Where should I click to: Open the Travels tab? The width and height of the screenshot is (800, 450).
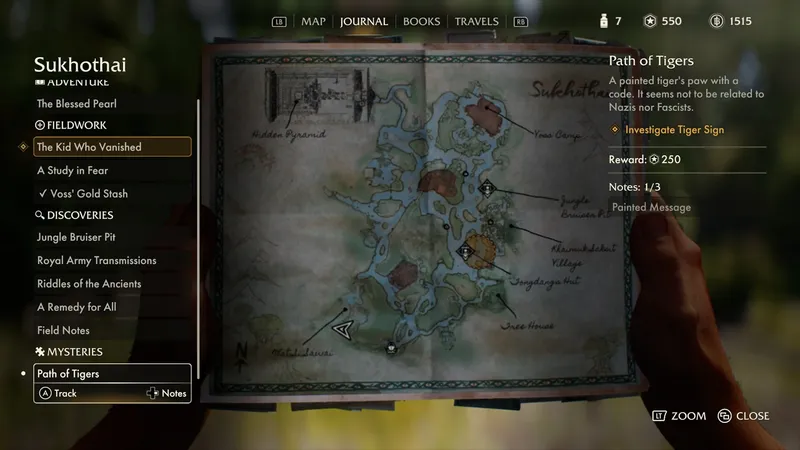tap(476, 21)
